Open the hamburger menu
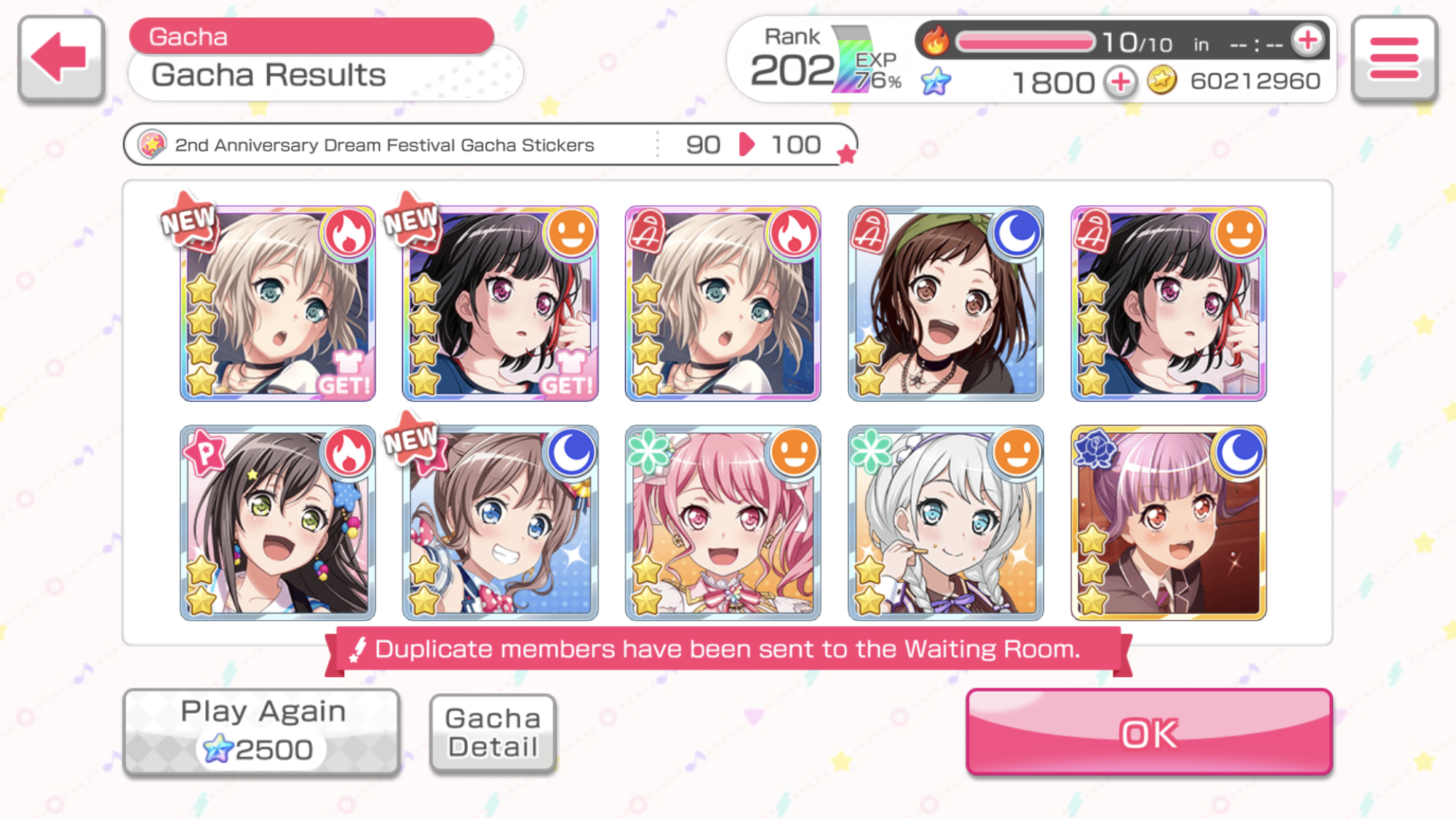The image size is (1456, 819). (x=1393, y=58)
